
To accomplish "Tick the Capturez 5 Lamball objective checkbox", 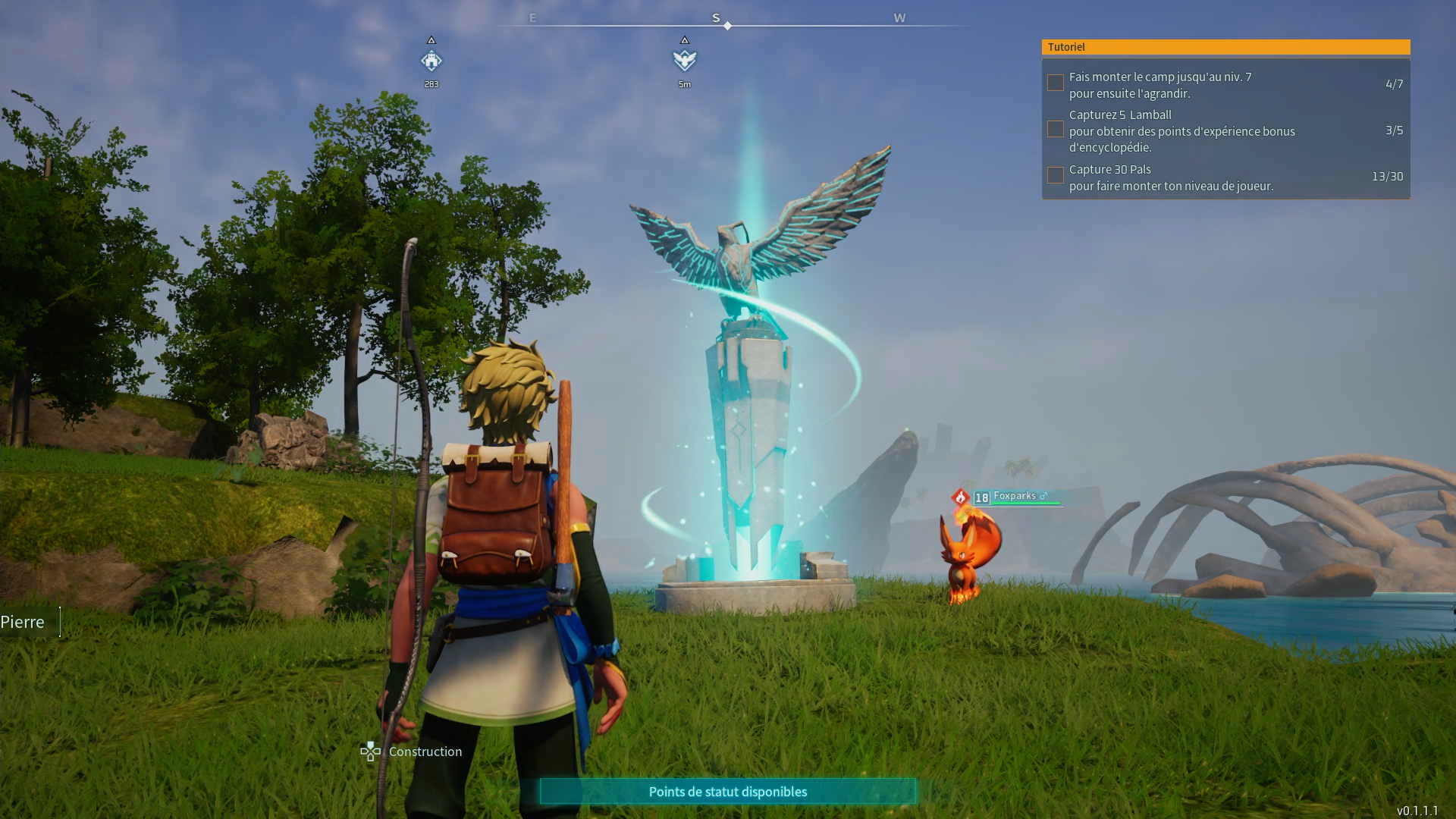I will [1055, 130].
